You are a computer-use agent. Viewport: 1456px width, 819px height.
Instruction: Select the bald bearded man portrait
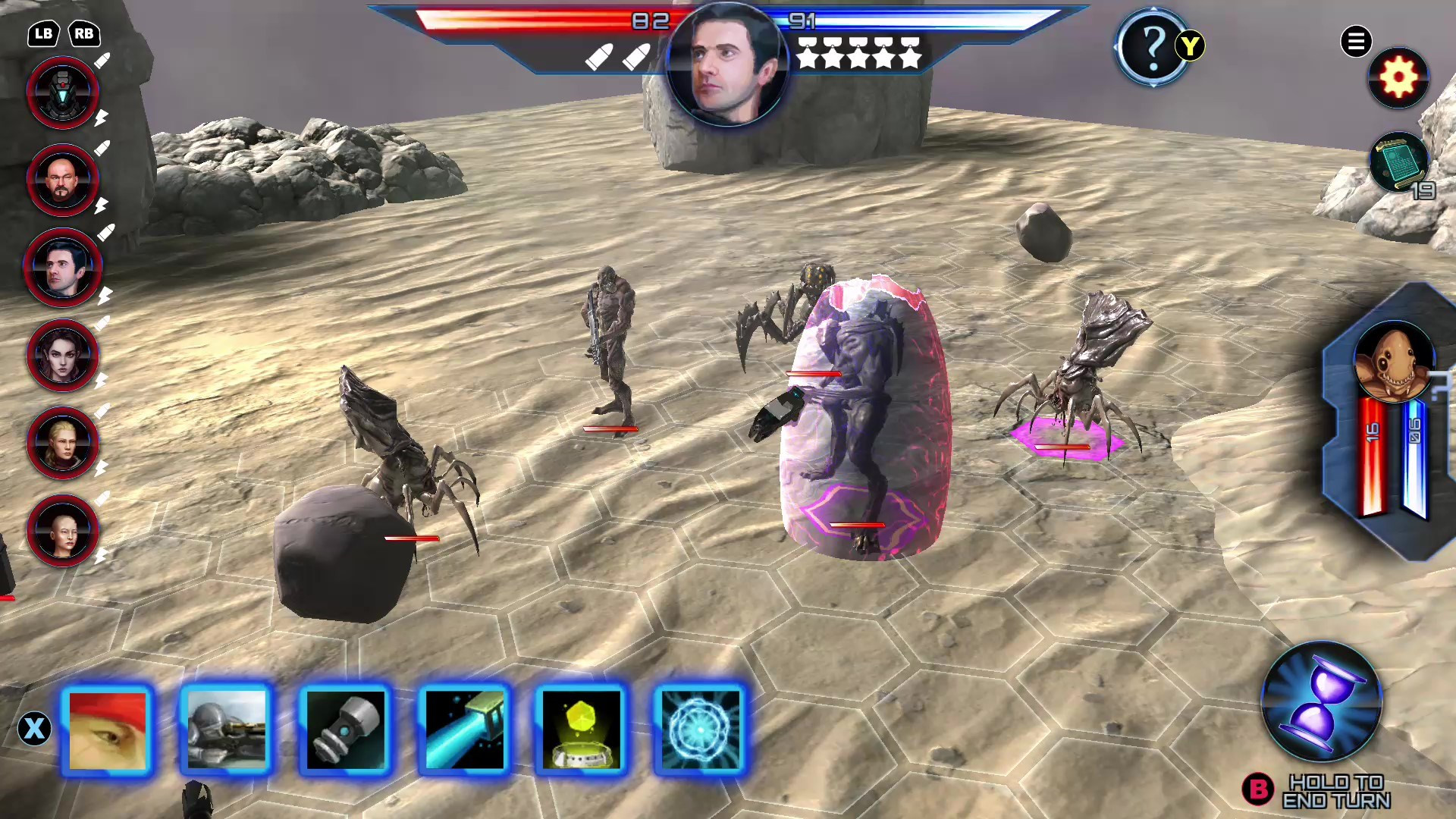pos(63,180)
